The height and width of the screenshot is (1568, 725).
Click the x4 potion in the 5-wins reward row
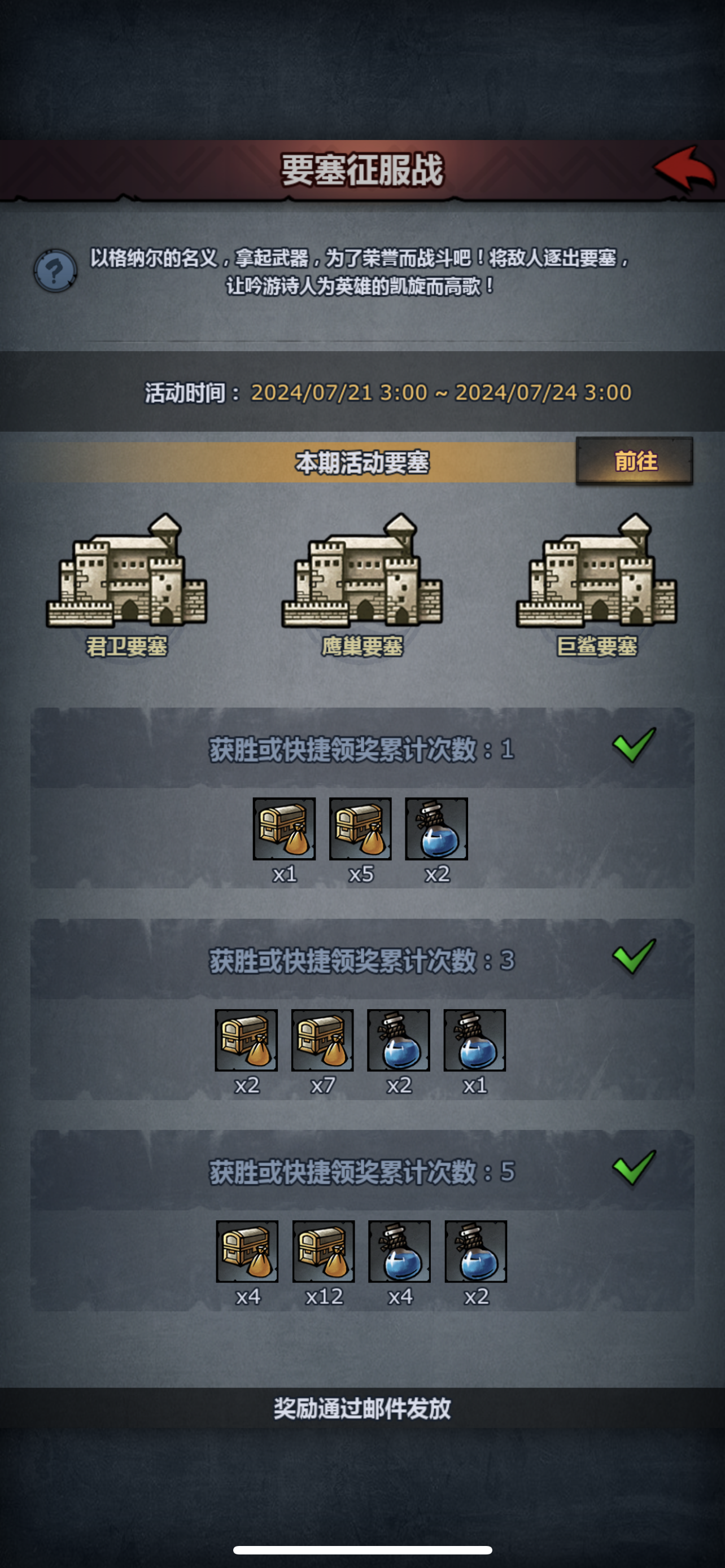[x=400, y=1252]
